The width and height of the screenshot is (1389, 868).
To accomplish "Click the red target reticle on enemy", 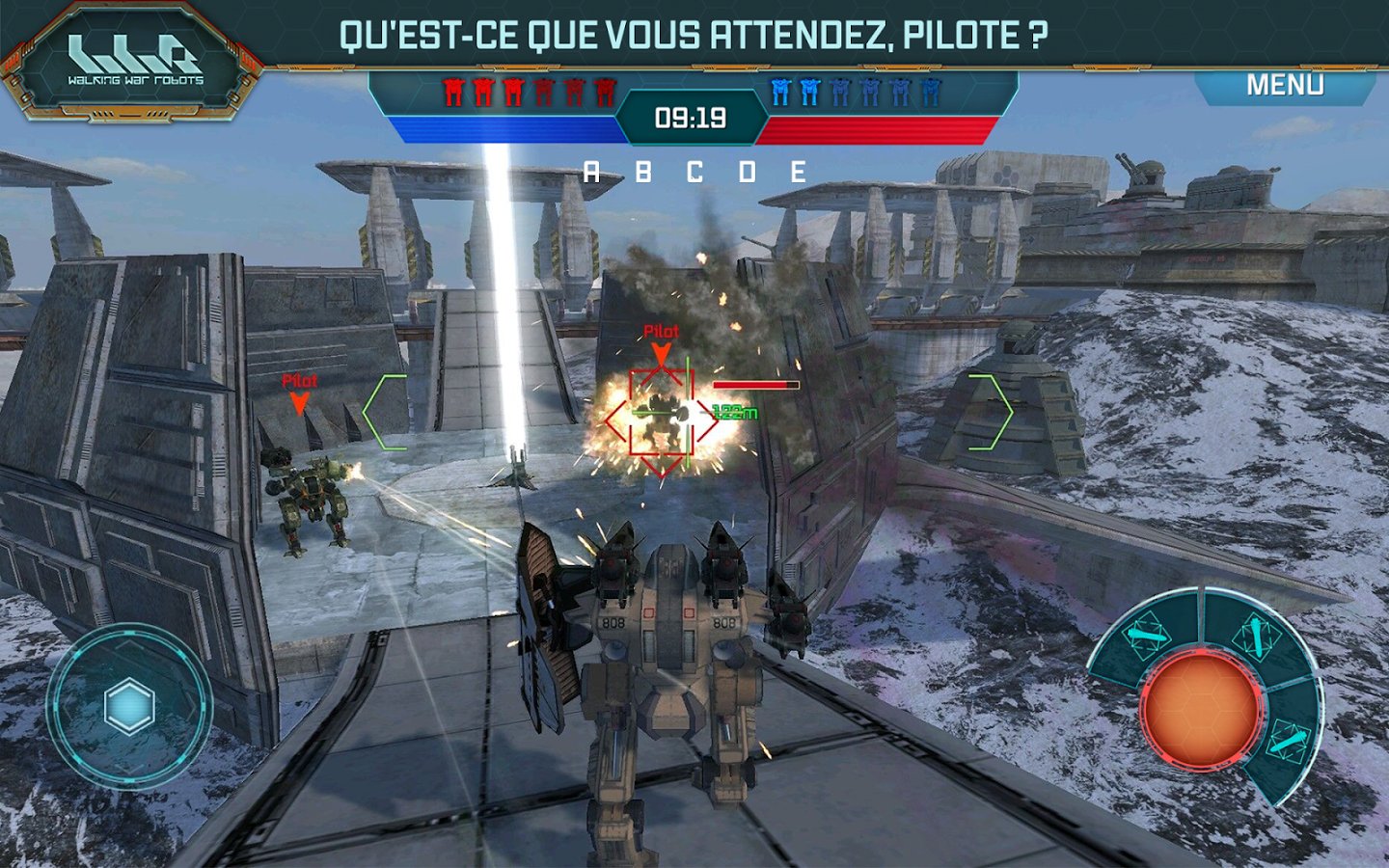I will pyautogui.click(x=661, y=415).
